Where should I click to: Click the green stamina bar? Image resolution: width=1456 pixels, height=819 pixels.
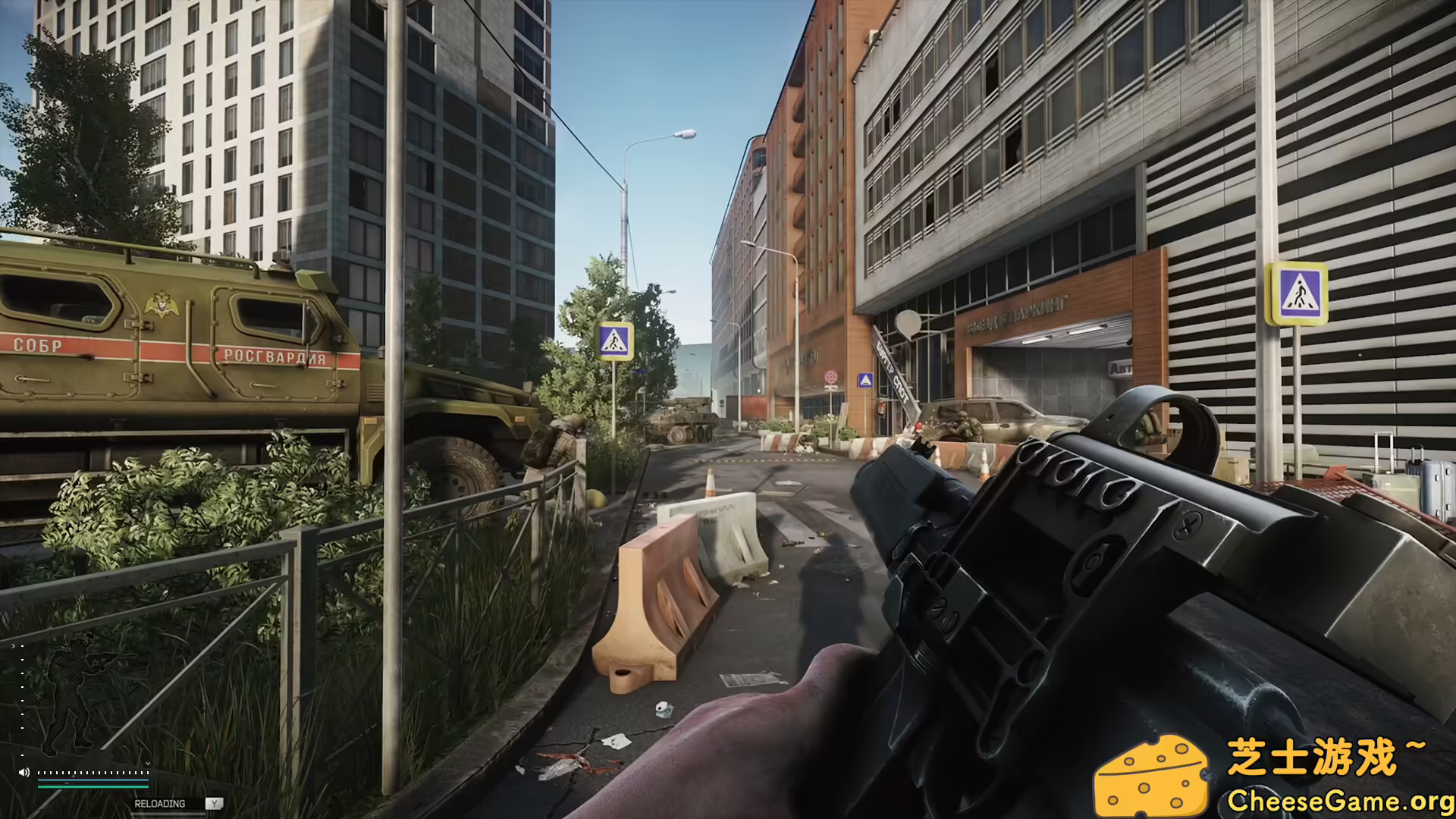(93, 786)
